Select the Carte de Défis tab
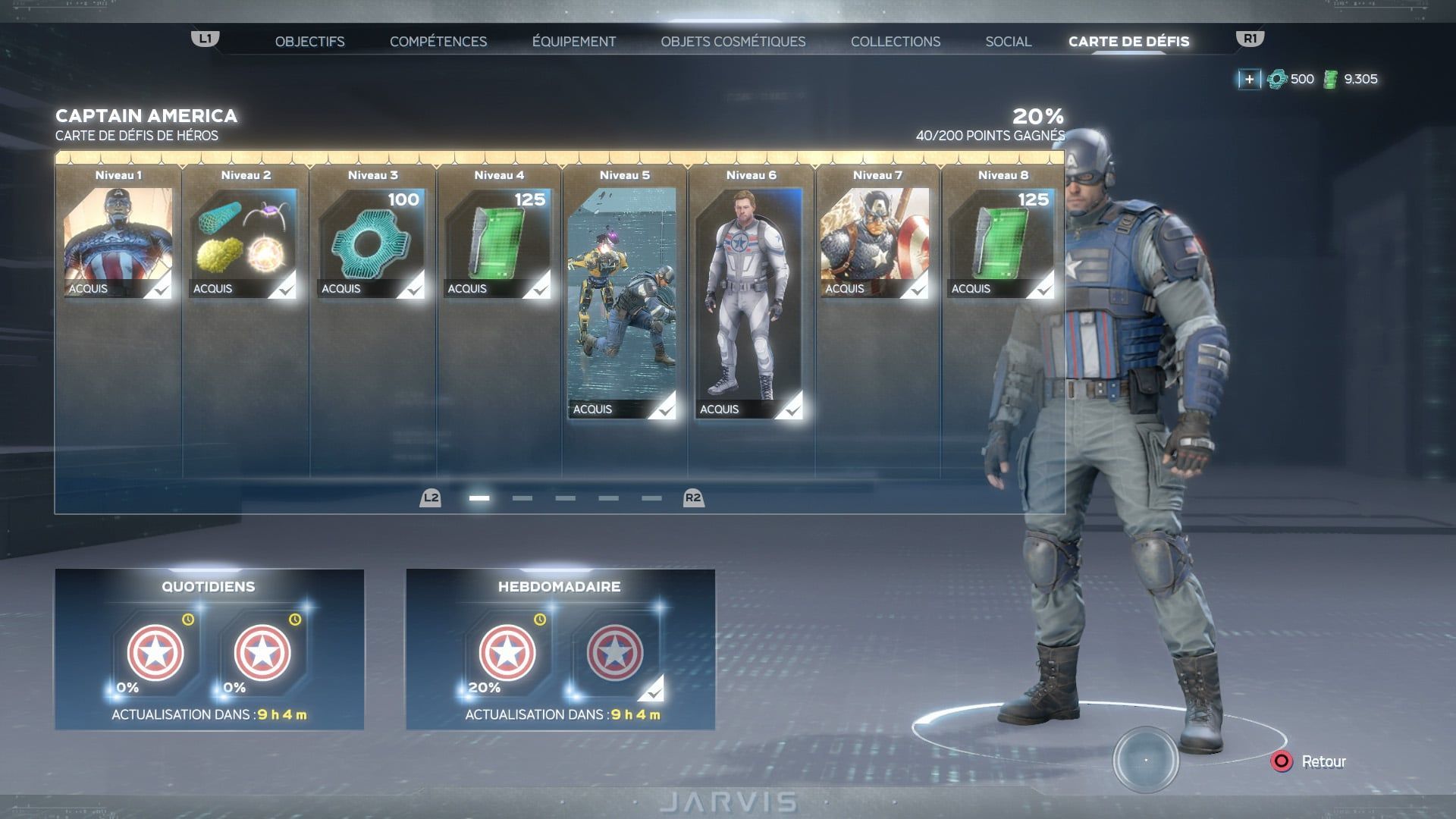This screenshot has width=1456, height=819. (x=1128, y=42)
